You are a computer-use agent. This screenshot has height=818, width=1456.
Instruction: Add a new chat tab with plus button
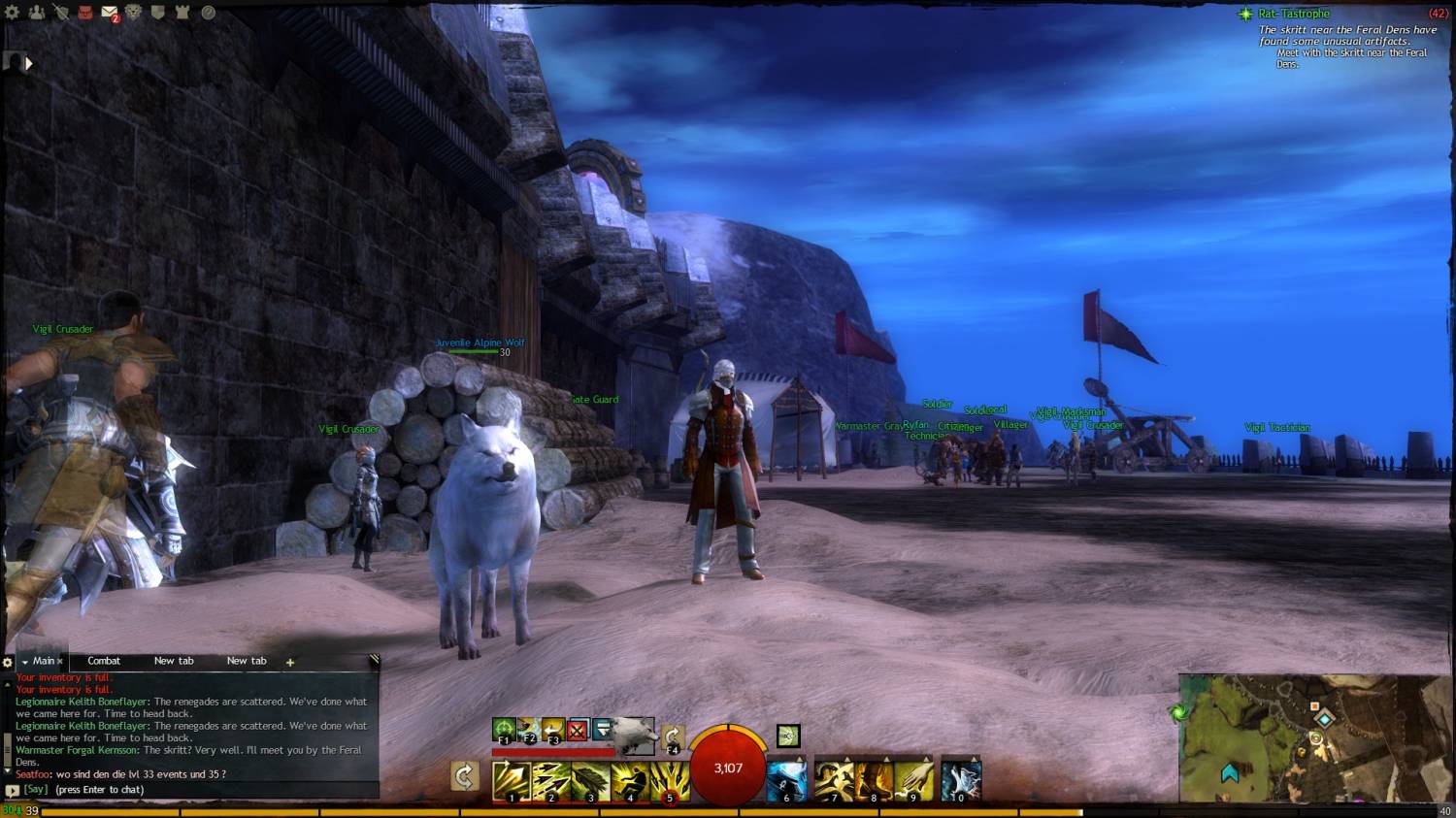click(289, 662)
